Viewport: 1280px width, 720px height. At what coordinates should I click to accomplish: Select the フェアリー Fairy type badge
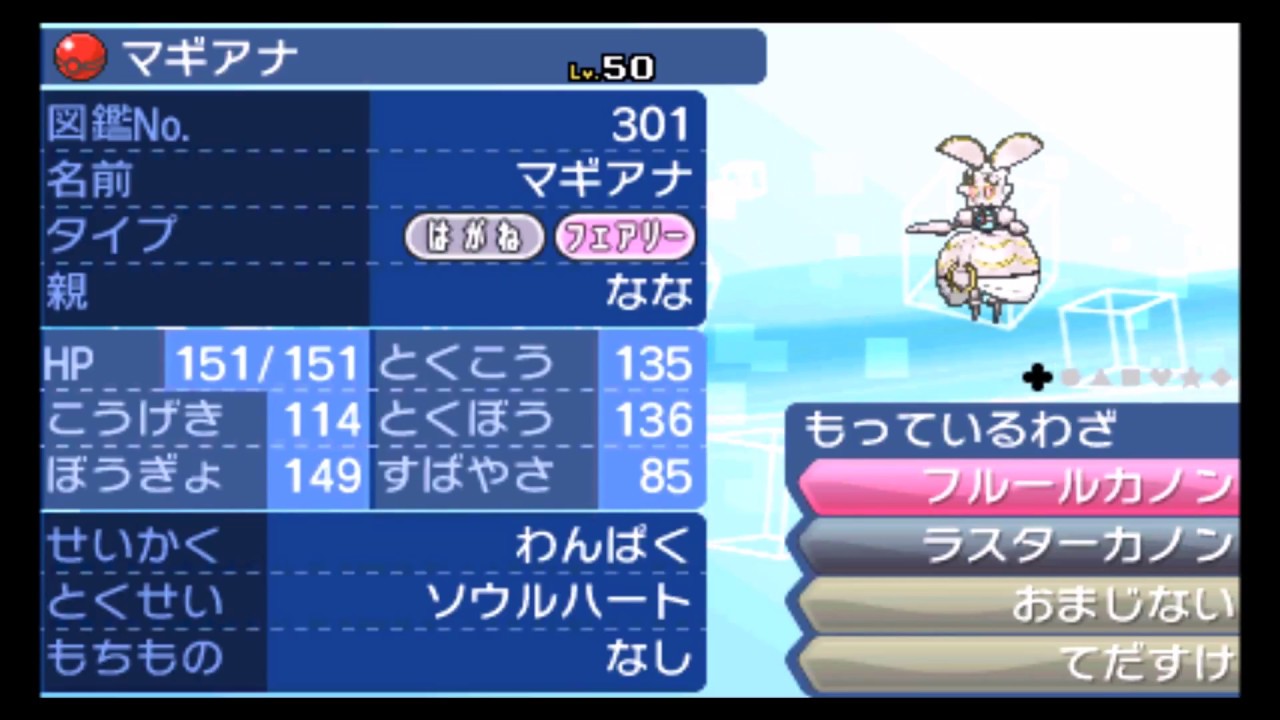(625, 237)
